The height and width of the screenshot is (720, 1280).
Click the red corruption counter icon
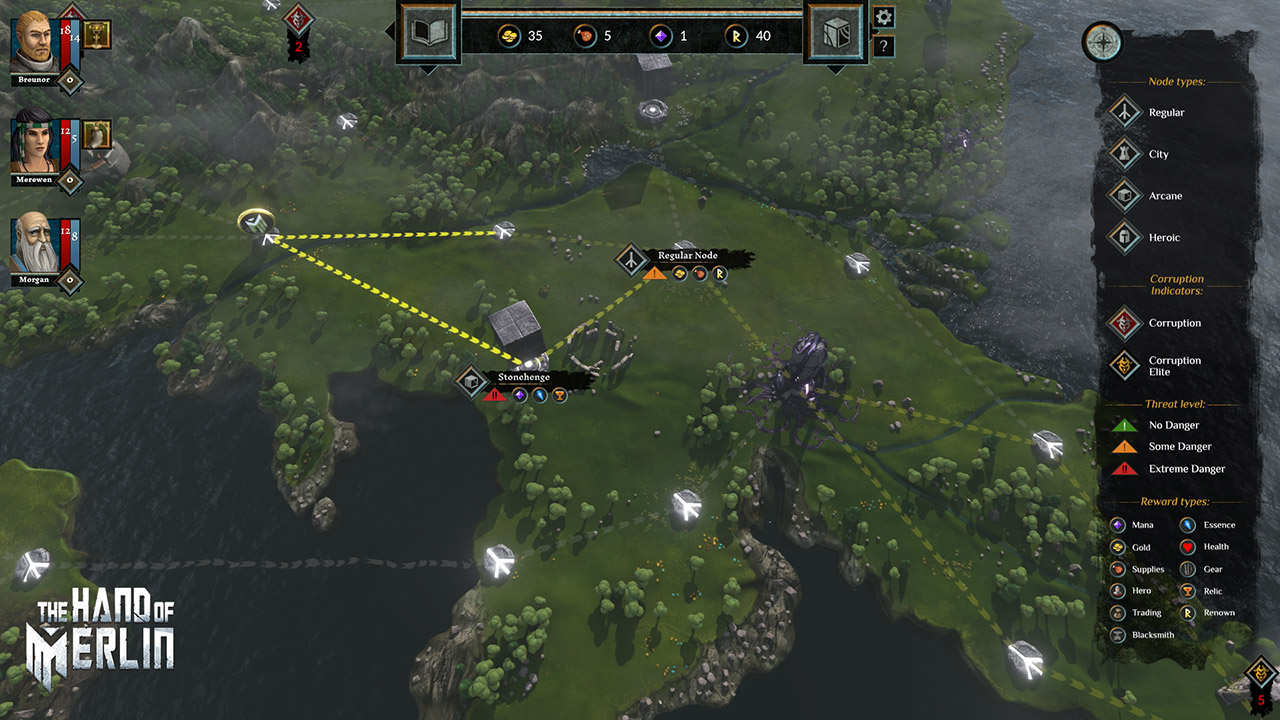point(297,19)
